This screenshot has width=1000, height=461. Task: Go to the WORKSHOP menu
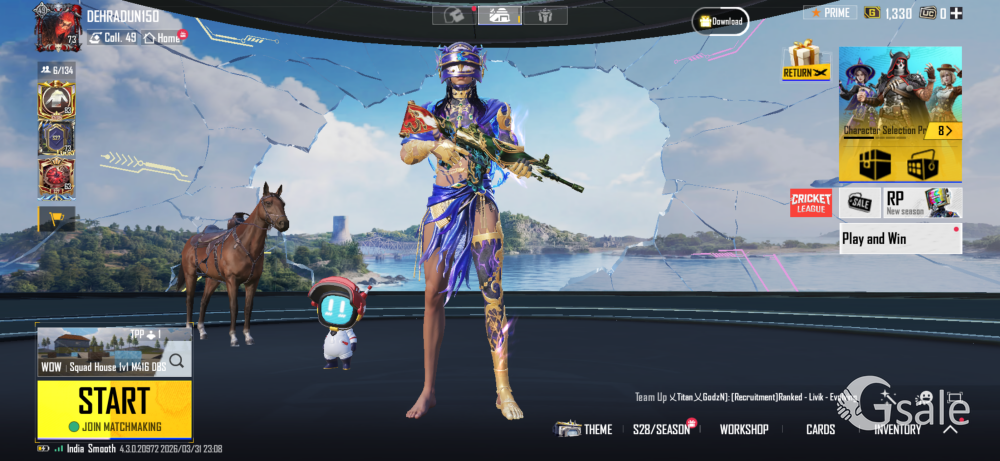744,429
